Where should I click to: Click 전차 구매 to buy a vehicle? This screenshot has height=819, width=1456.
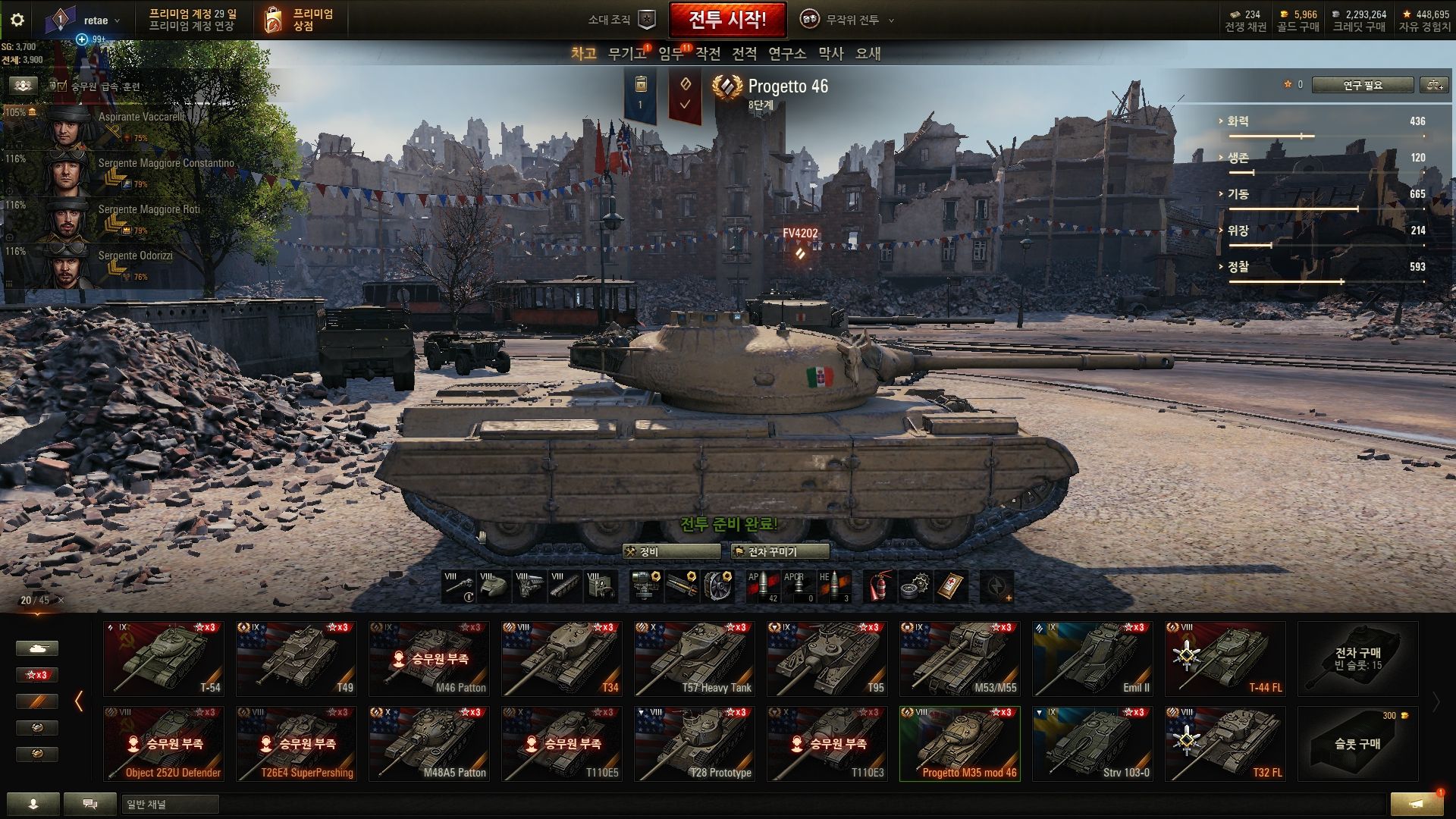click(1357, 658)
